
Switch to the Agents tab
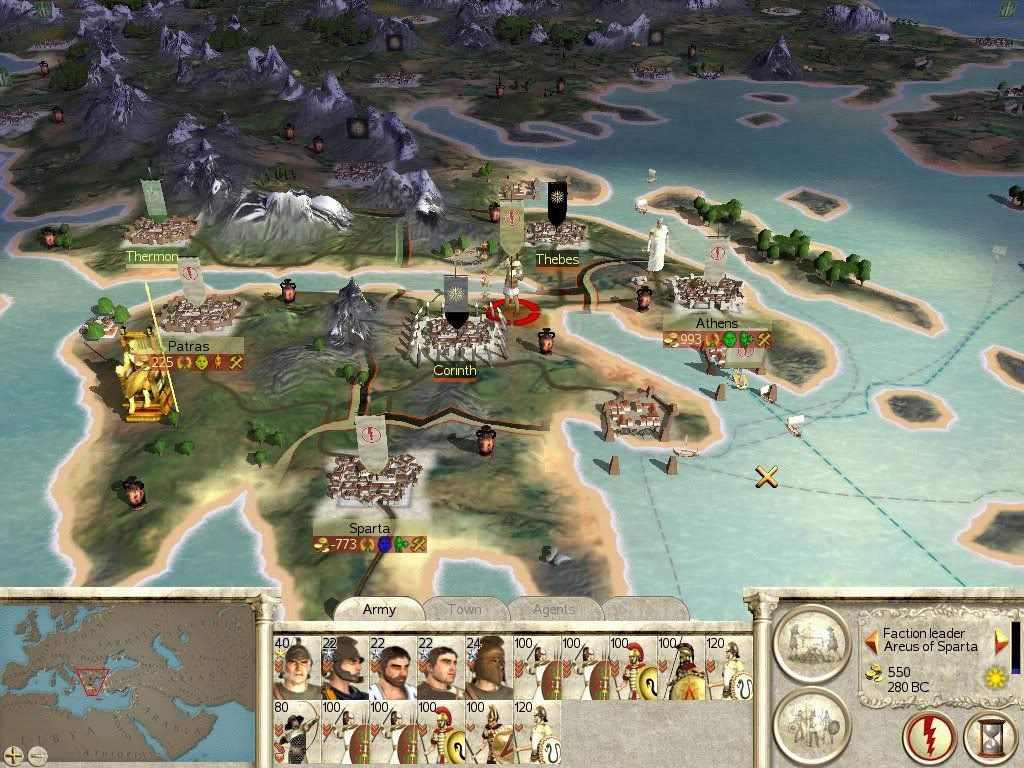tap(553, 609)
